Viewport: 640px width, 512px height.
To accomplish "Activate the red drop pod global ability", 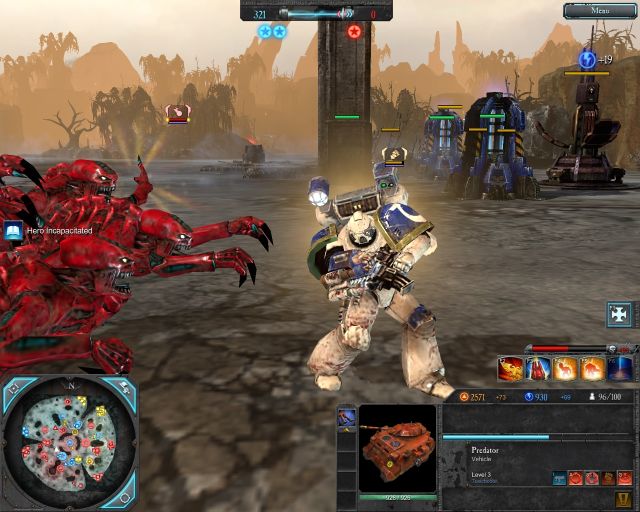I will [538, 369].
